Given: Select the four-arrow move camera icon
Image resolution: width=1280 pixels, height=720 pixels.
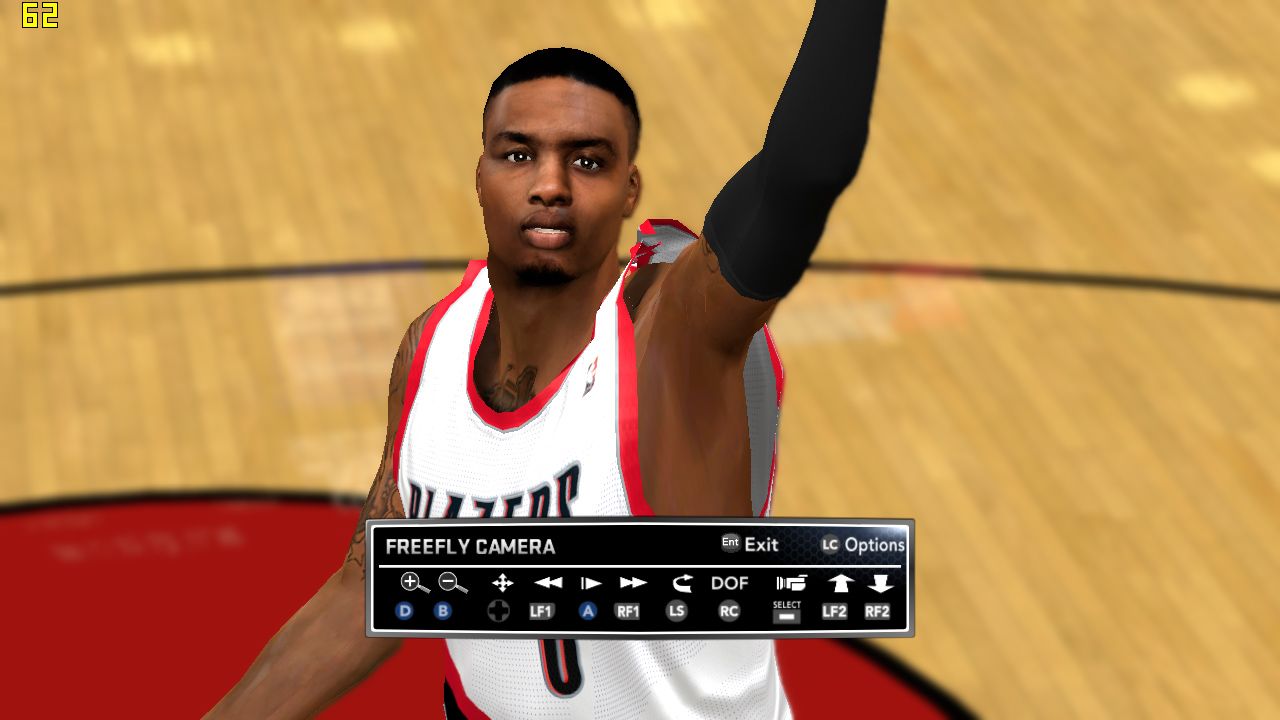Looking at the screenshot, I should (502, 583).
